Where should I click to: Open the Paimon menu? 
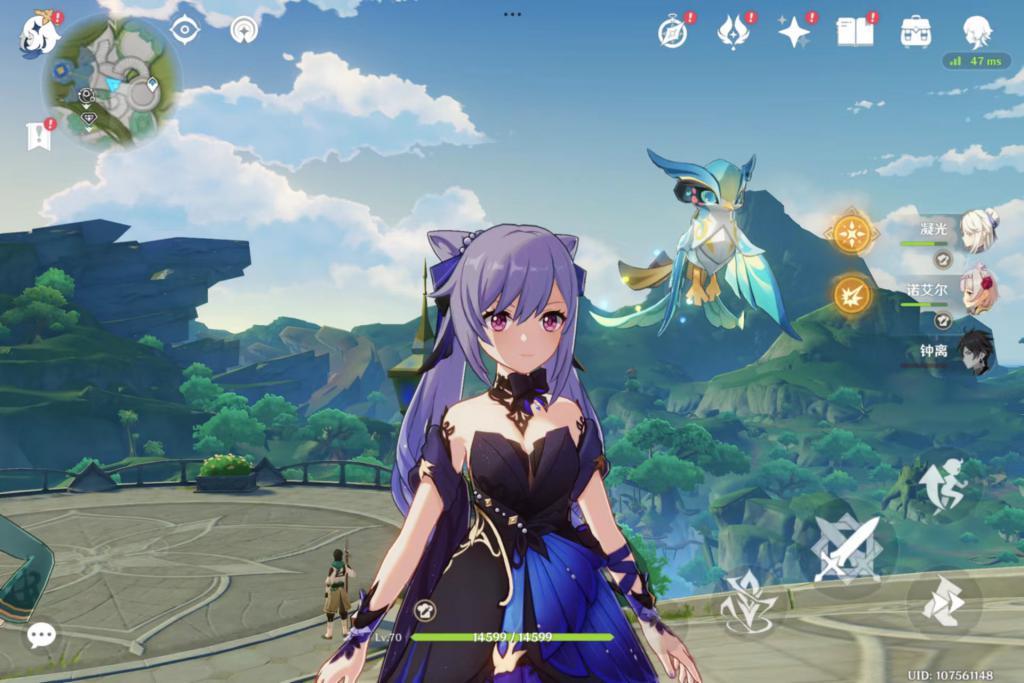[40, 33]
